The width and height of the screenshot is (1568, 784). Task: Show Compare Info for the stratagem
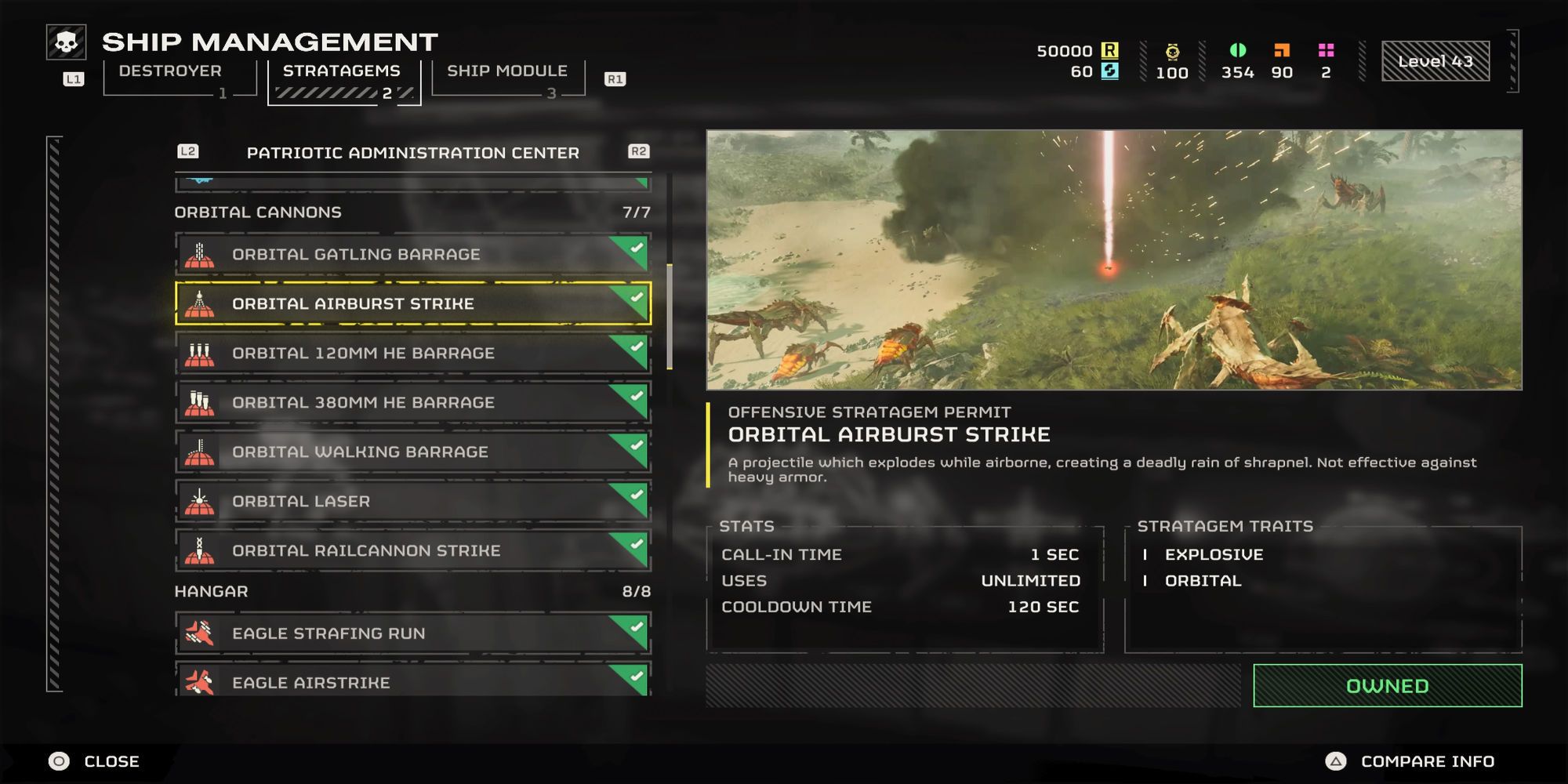[1410, 761]
